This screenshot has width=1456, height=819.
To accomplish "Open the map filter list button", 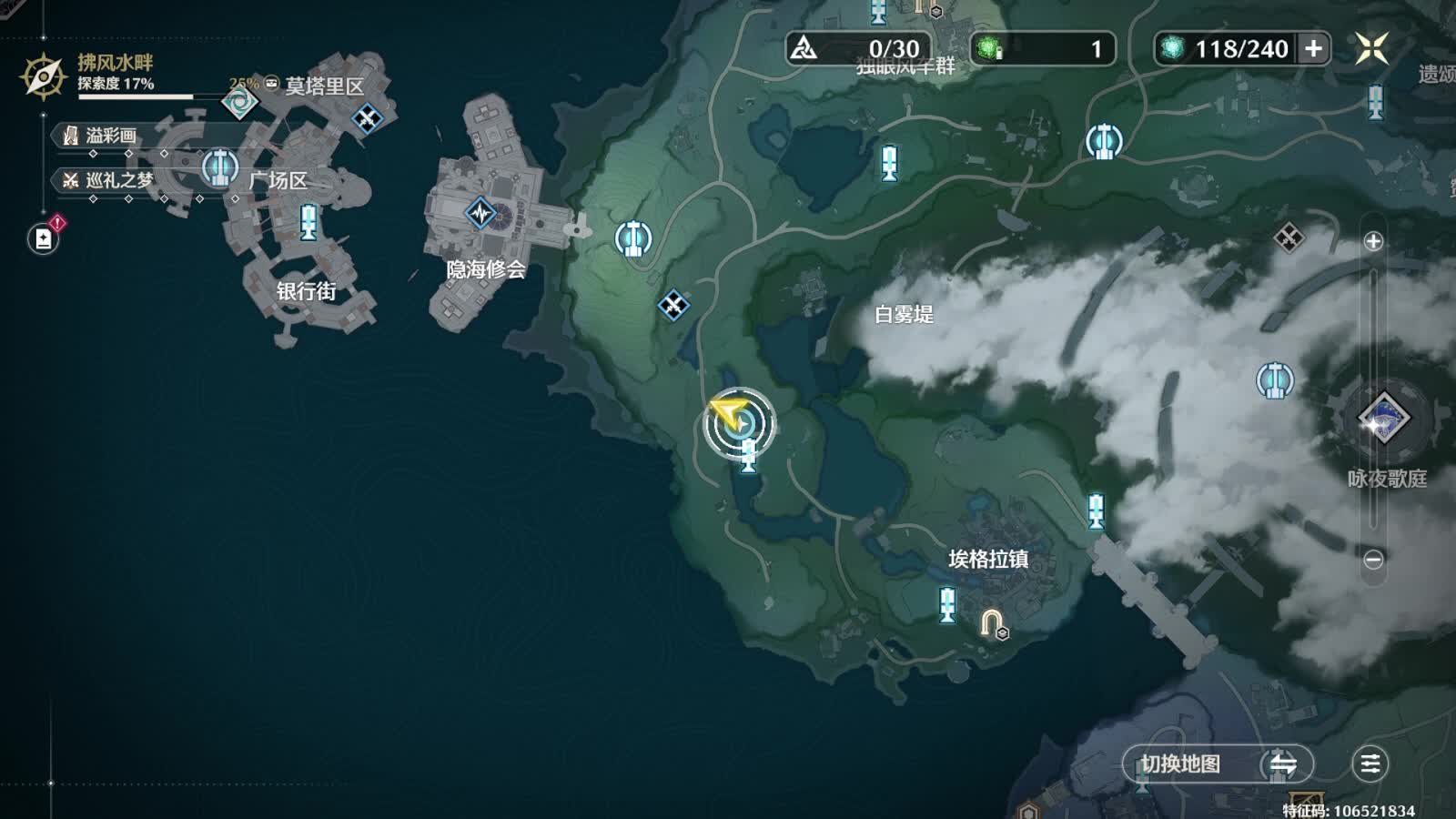I will pyautogui.click(x=1370, y=764).
